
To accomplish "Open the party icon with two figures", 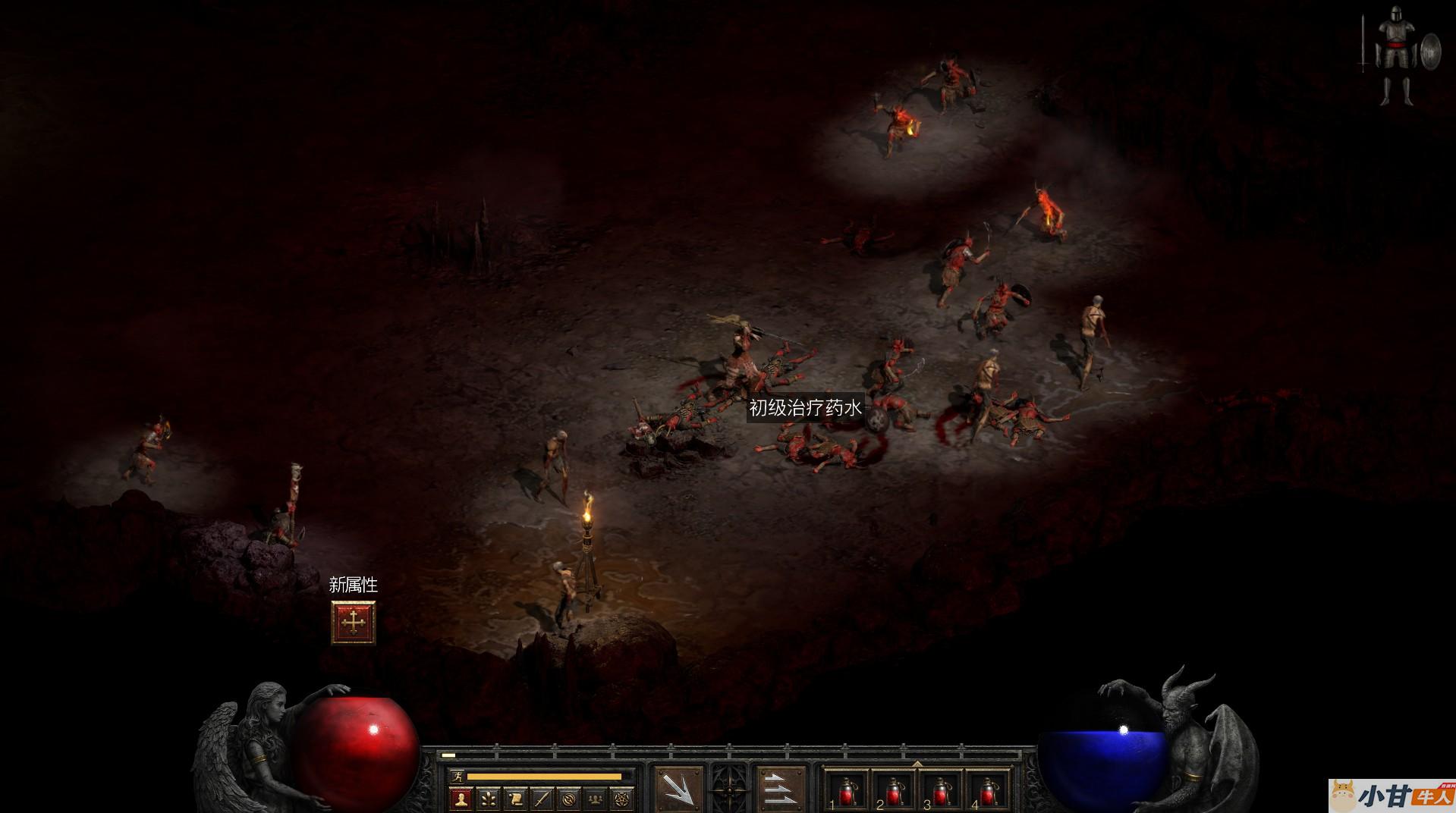I will pyautogui.click(x=597, y=798).
